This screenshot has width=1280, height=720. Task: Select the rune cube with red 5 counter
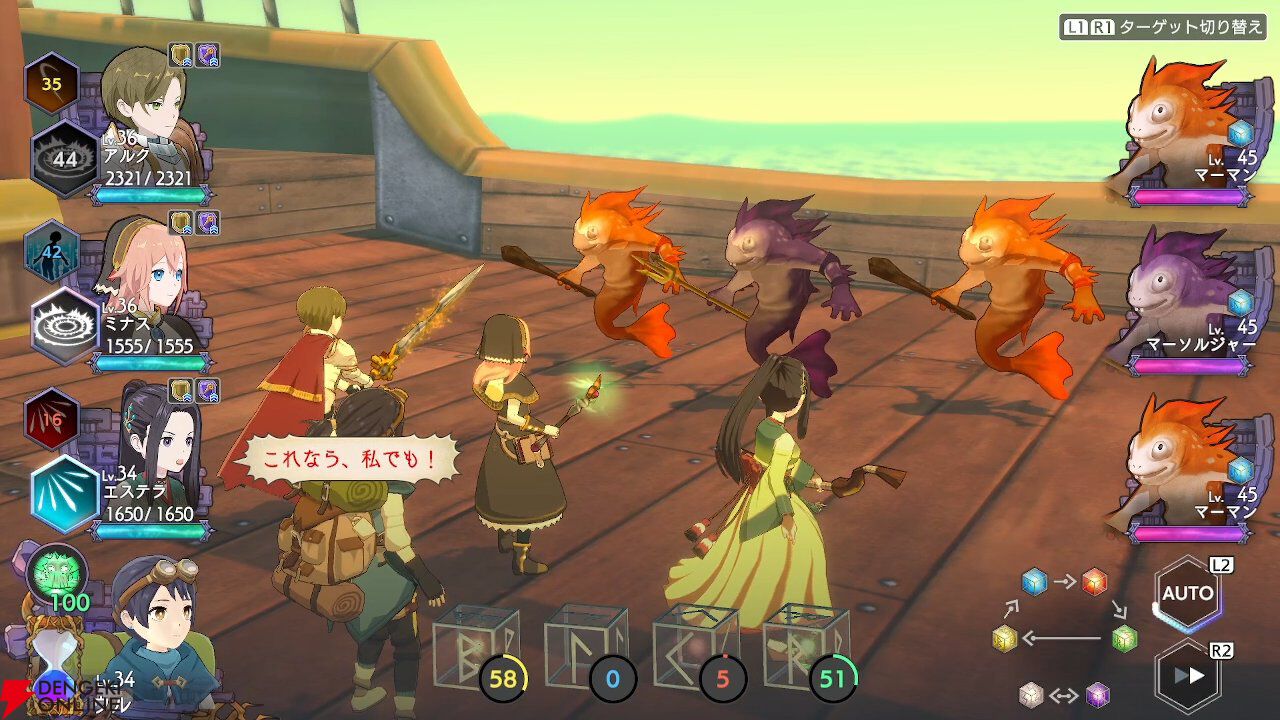tap(696, 648)
